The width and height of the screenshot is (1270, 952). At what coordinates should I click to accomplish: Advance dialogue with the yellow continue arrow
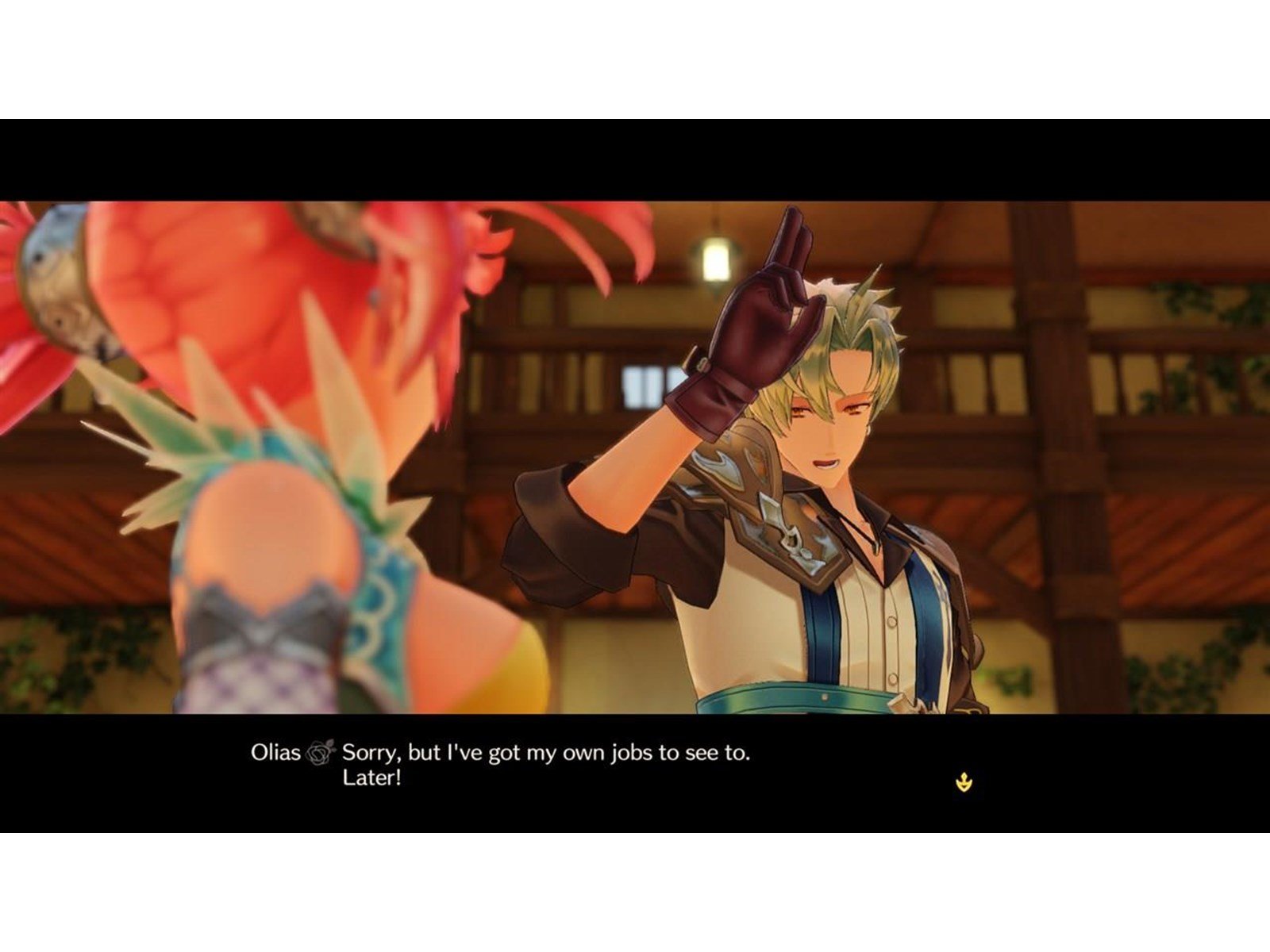click(x=964, y=783)
